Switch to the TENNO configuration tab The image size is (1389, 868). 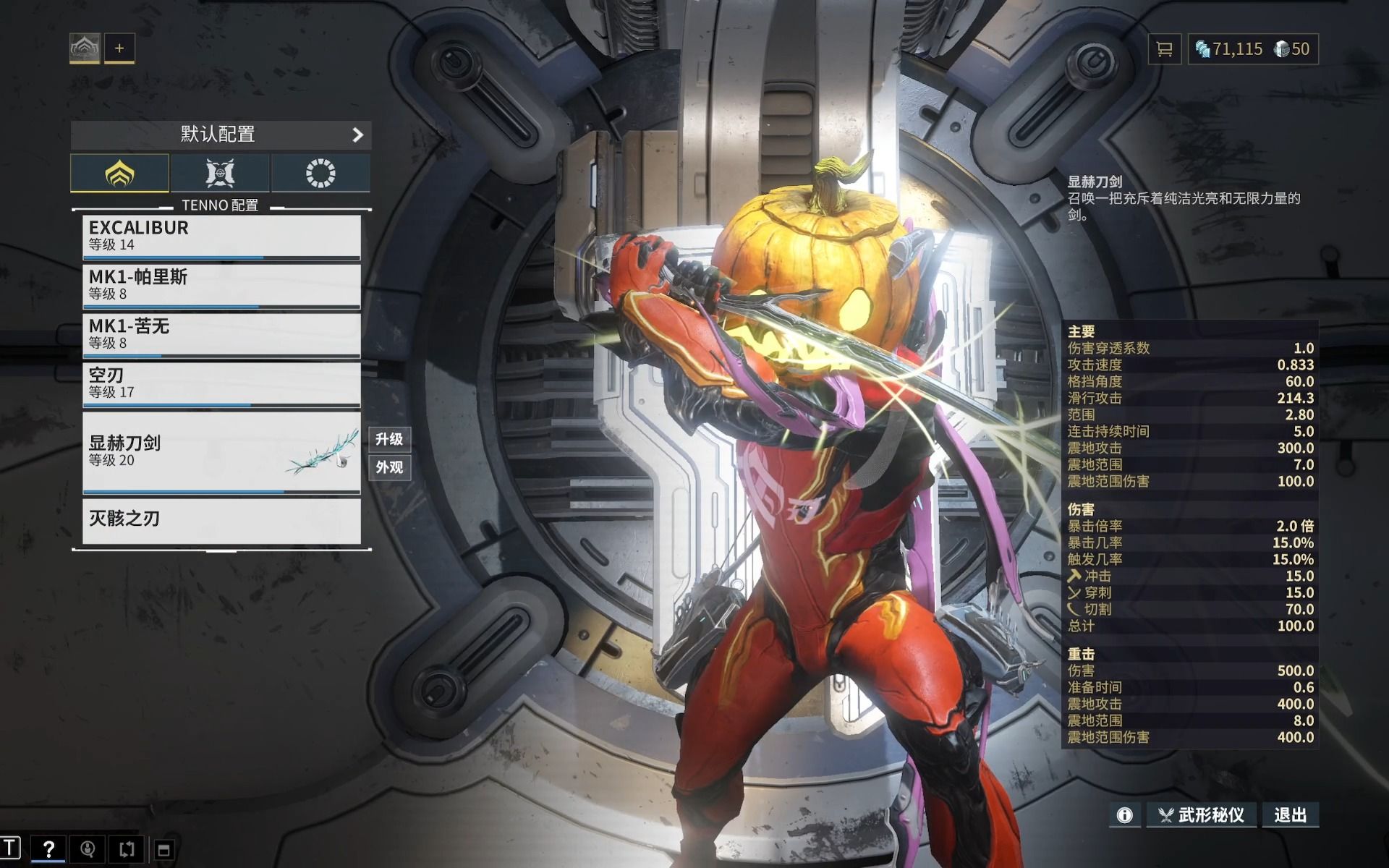120,174
